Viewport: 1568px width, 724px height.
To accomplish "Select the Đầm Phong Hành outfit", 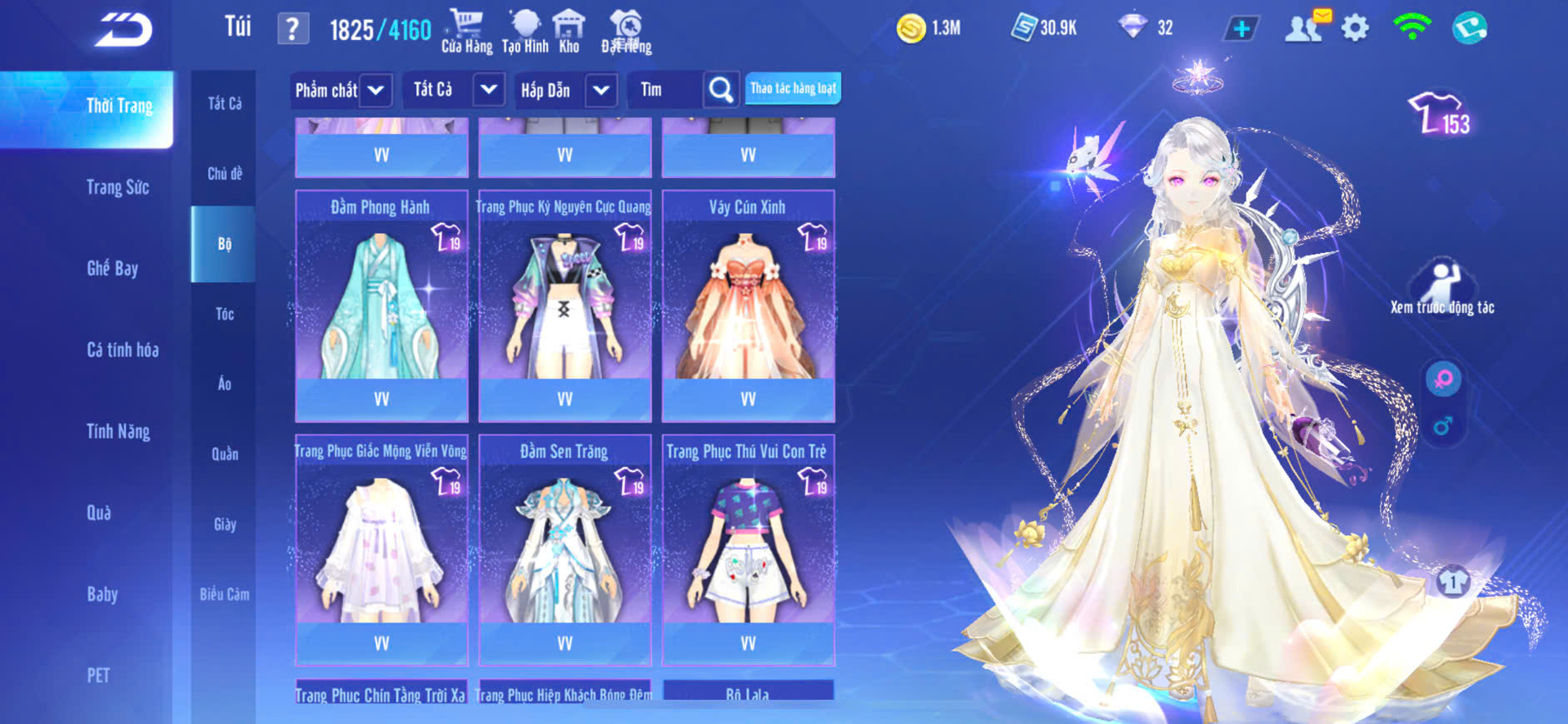I will click(x=381, y=300).
